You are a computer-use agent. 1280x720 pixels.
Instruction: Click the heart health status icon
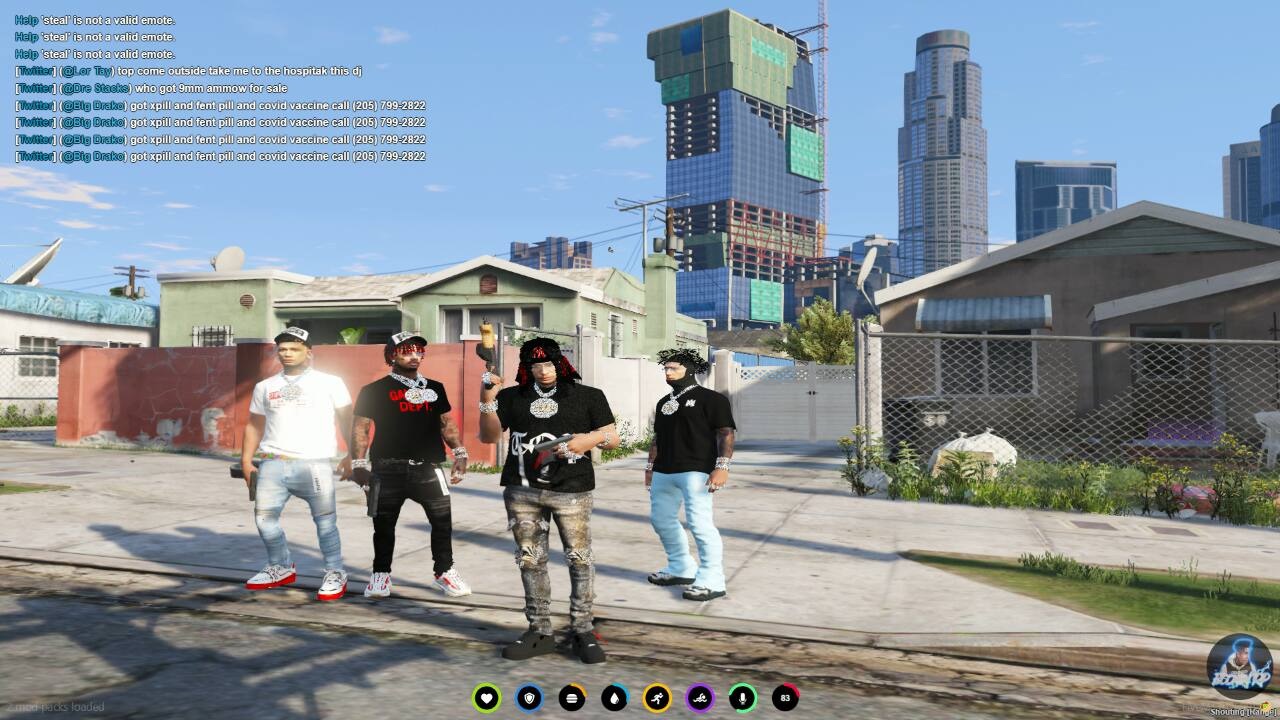(x=487, y=698)
